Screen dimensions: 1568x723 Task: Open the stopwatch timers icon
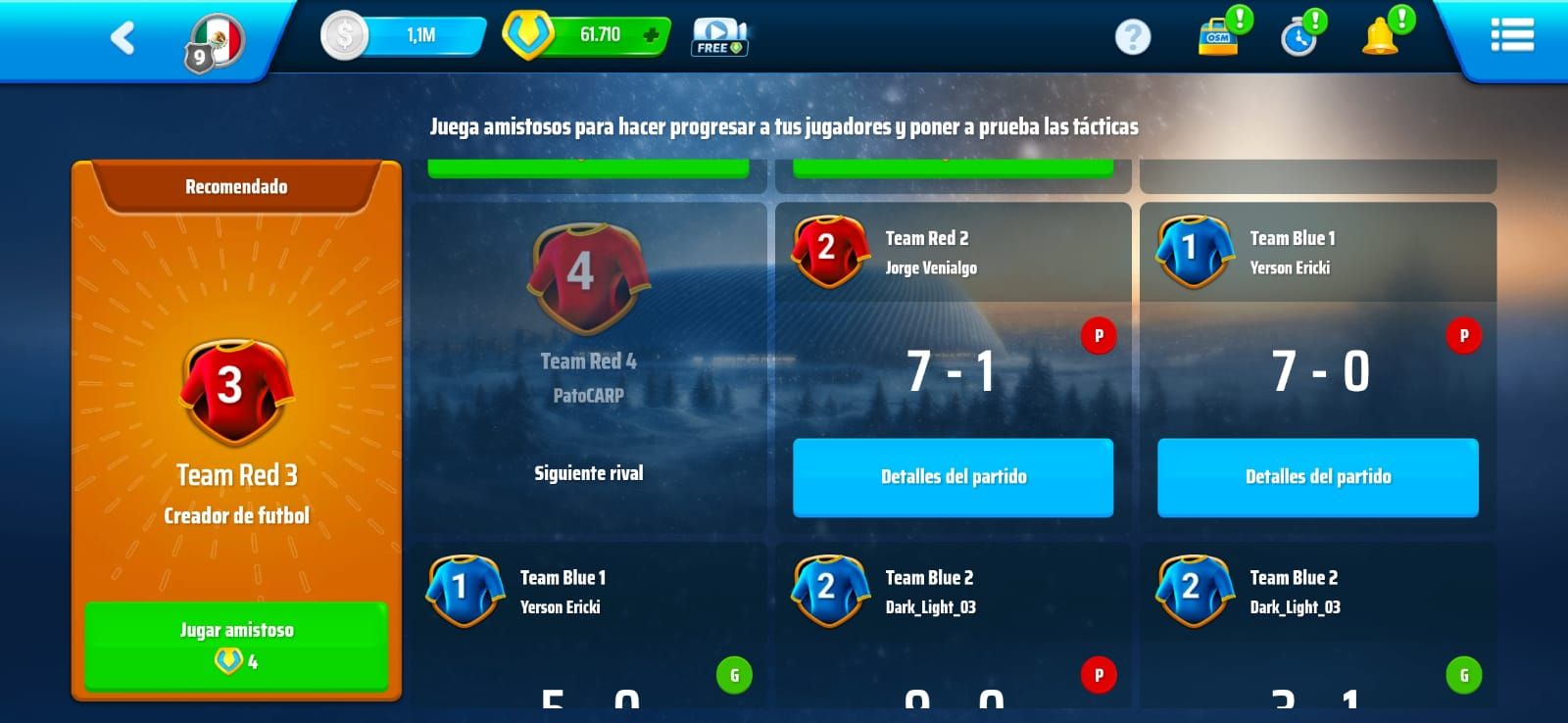pyautogui.click(x=1298, y=38)
